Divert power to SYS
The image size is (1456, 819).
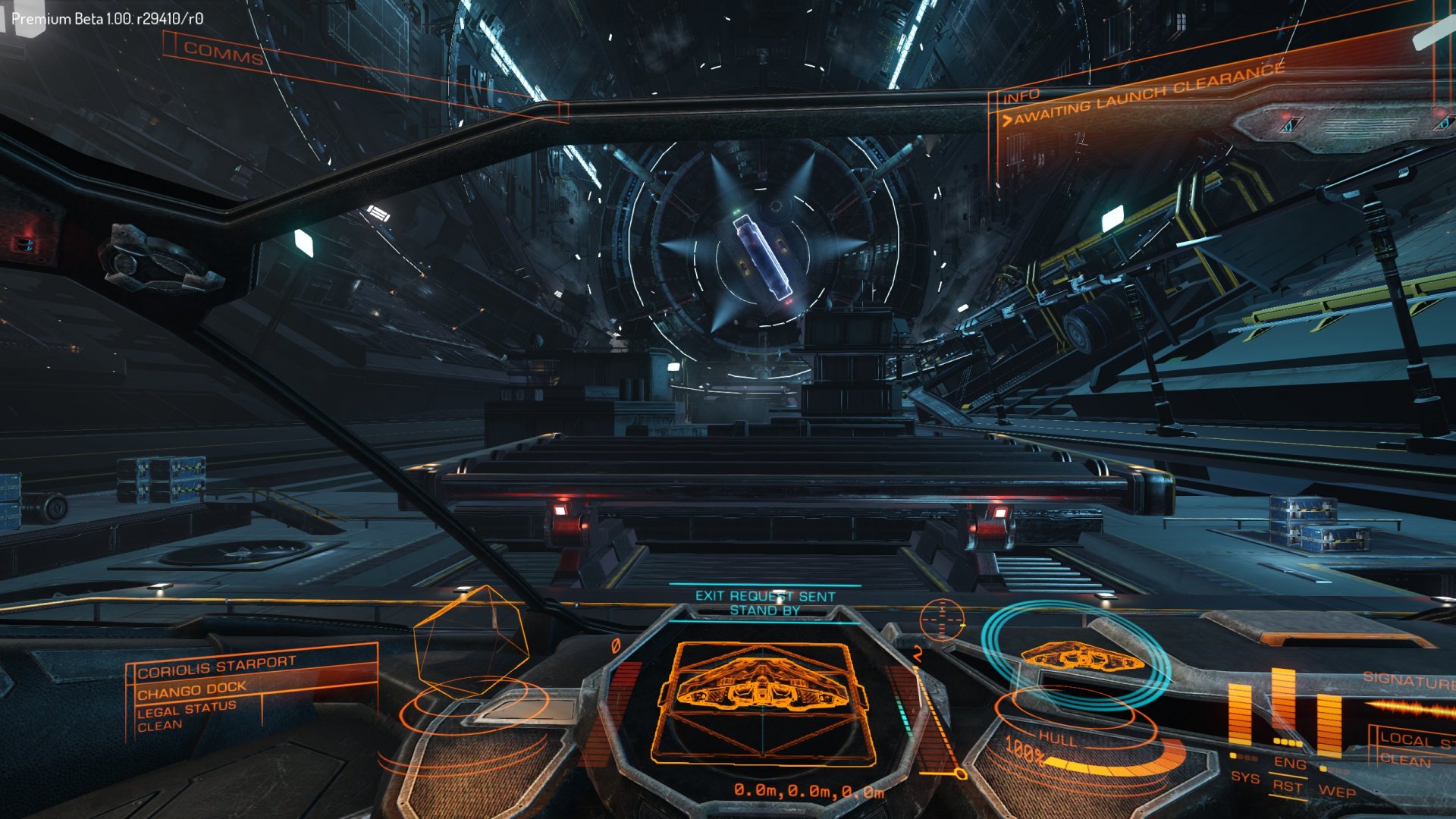(x=1244, y=777)
